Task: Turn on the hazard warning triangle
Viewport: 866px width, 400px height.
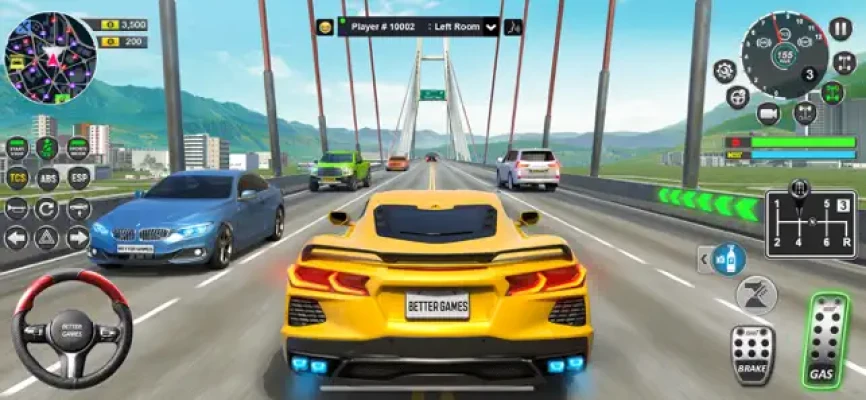Action: (47, 238)
